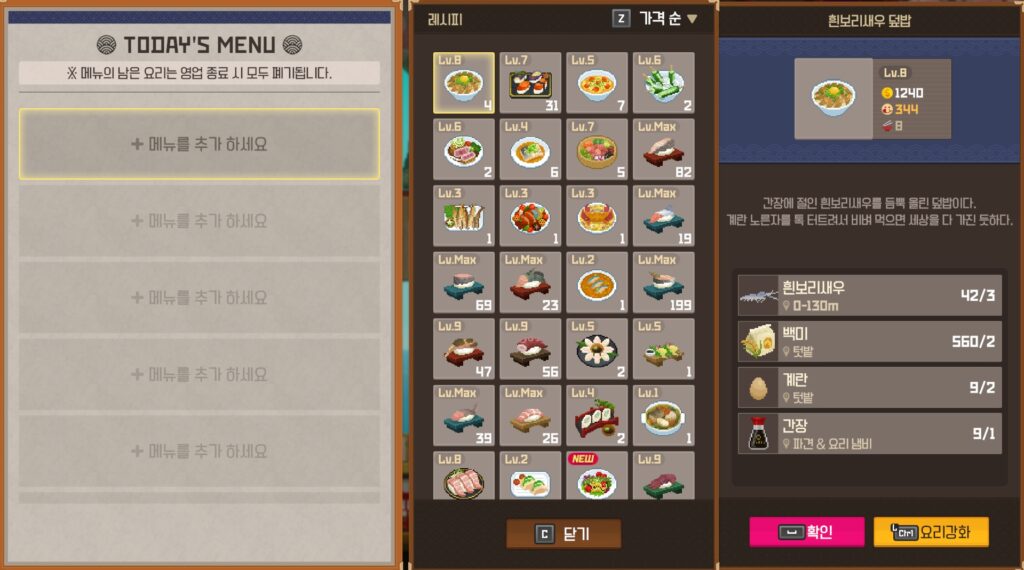Pick the Lv.Max sushi with 82 servings
The image size is (1024, 570).
663,149
